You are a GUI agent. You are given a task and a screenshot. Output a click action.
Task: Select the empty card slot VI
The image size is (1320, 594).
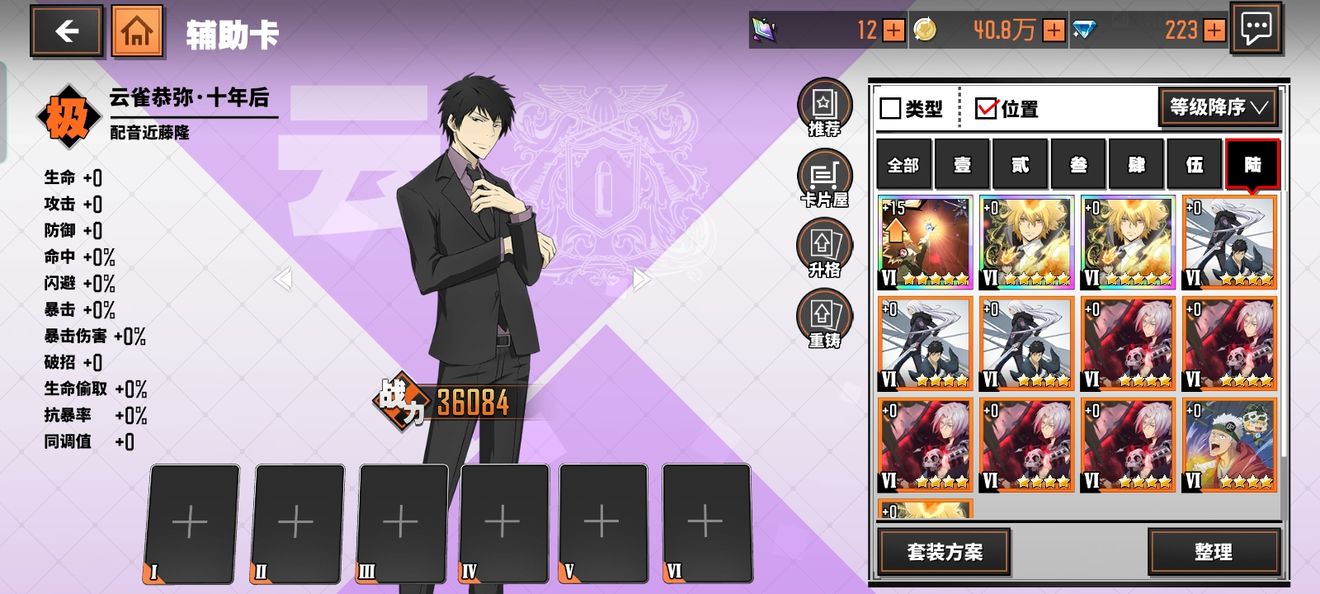(706, 522)
